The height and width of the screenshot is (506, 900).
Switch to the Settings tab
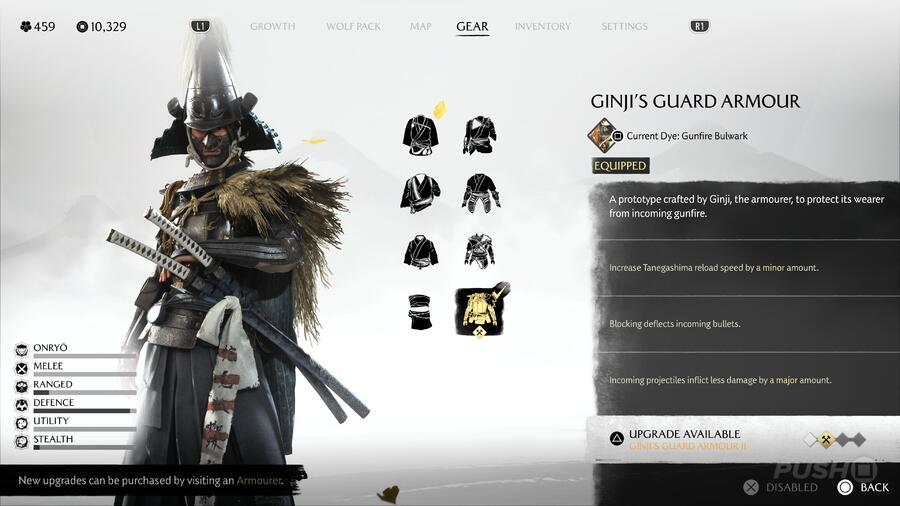point(624,26)
